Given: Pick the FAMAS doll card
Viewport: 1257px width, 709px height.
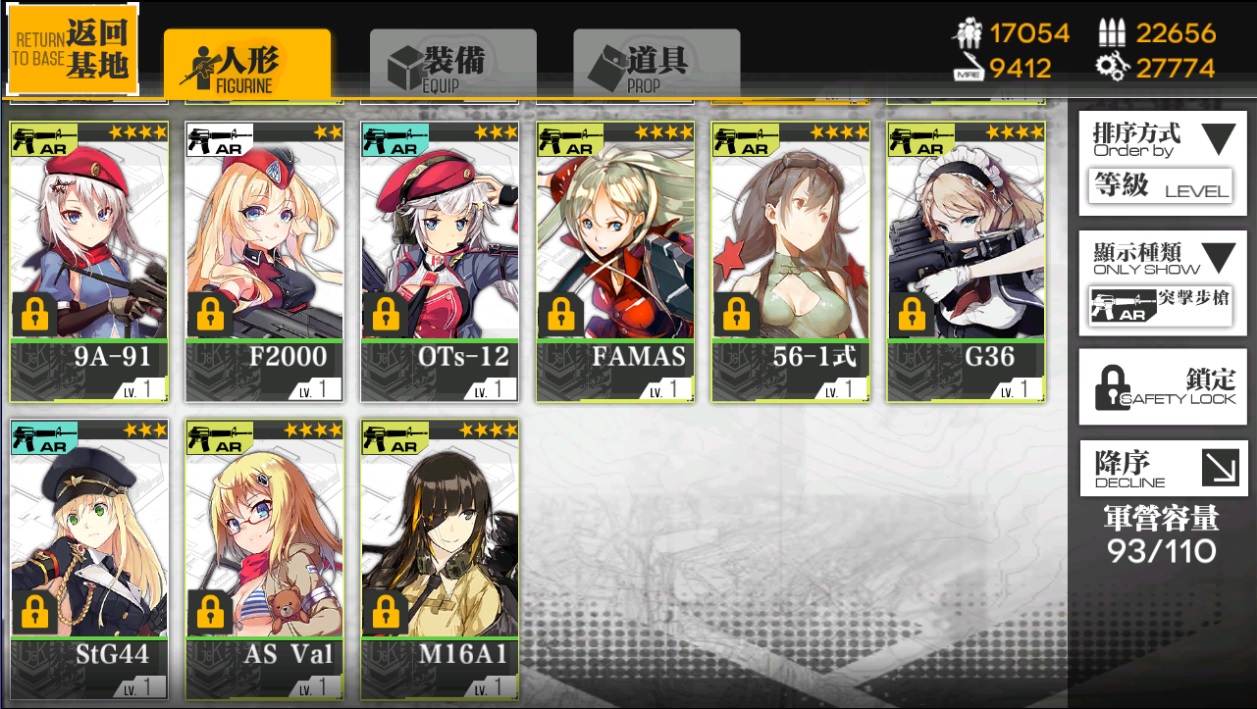Looking at the screenshot, I should 615,261.
